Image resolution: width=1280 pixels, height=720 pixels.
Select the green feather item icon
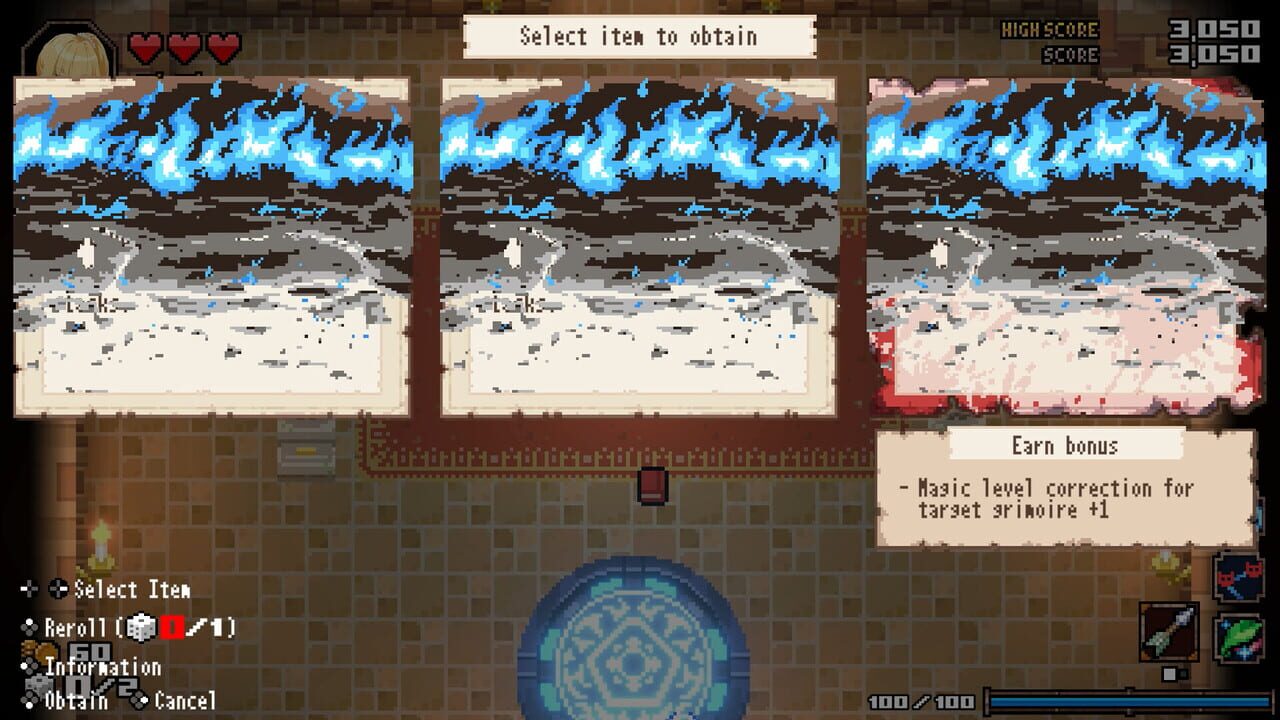click(x=1238, y=636)
